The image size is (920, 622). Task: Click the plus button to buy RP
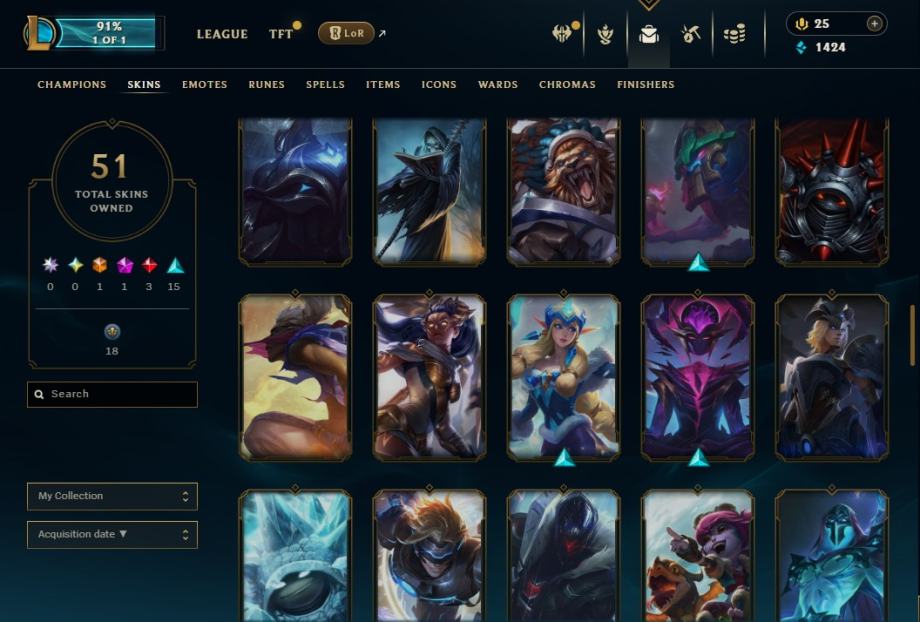(875, 24)
